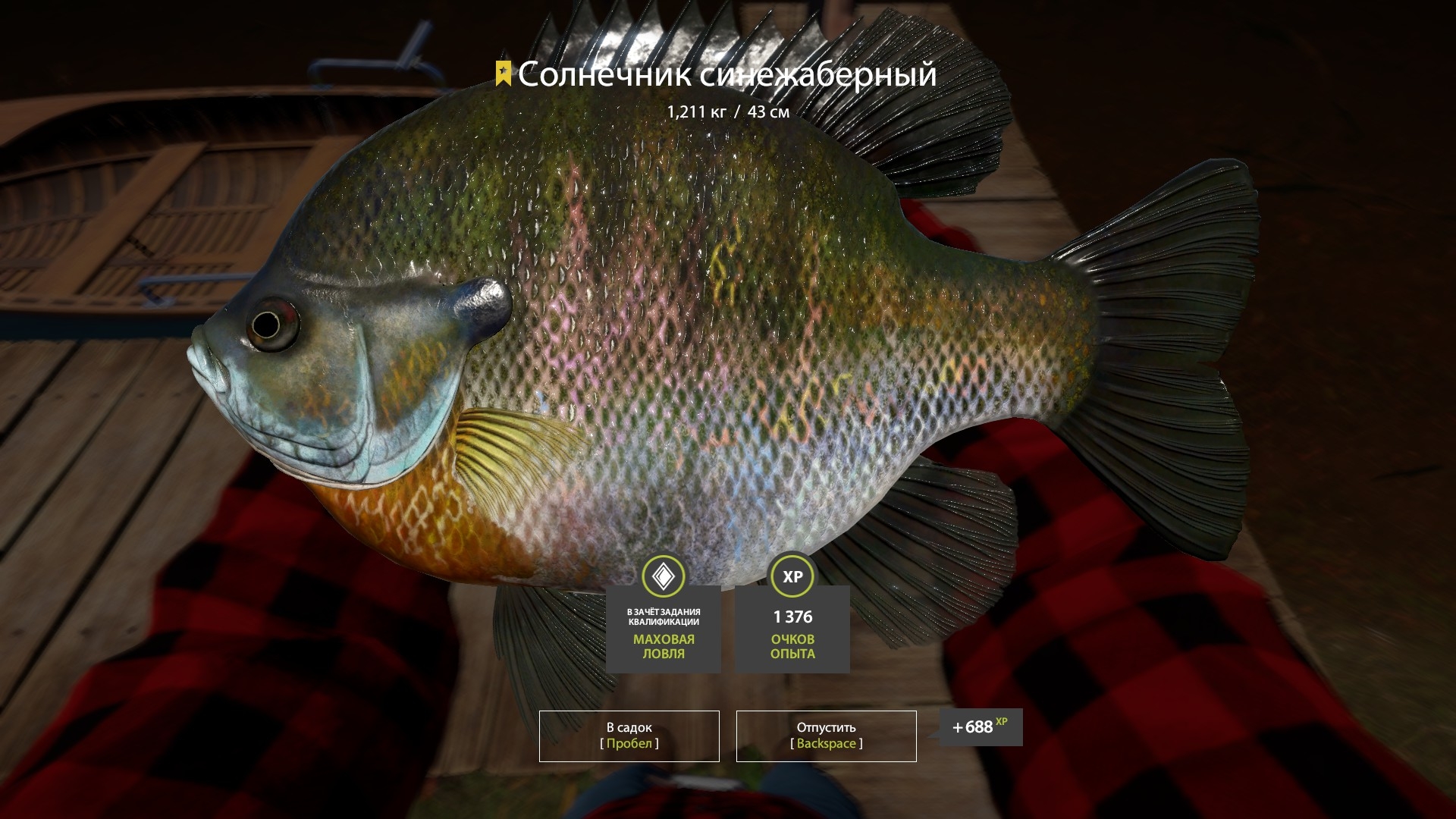The height and width of the screenshot is (819, 1456).
Task: Release the fish with Отпустить
Action: coord(826,736)
